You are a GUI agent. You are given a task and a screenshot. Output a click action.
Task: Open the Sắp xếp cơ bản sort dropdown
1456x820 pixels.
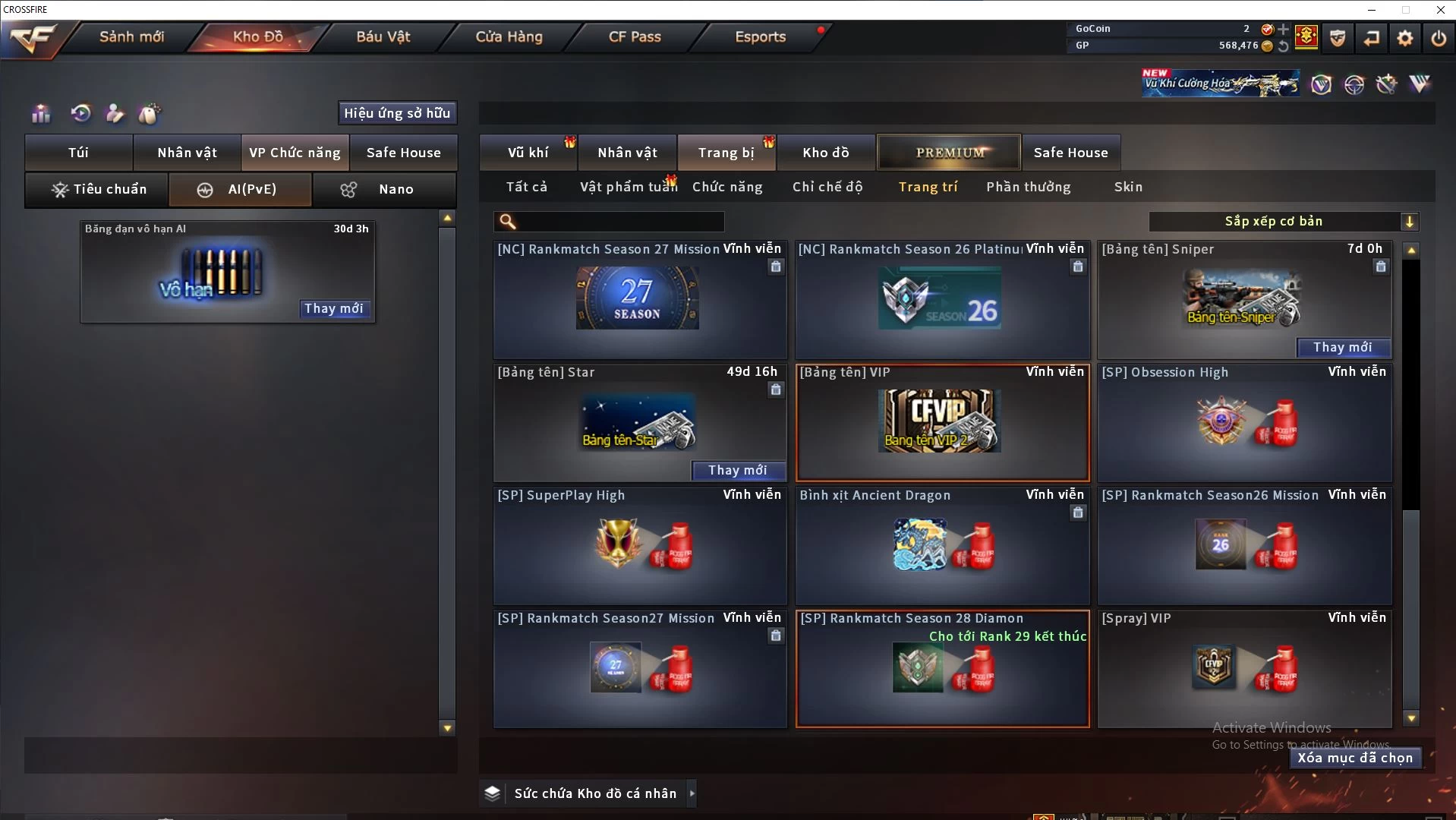(1283, 222)
